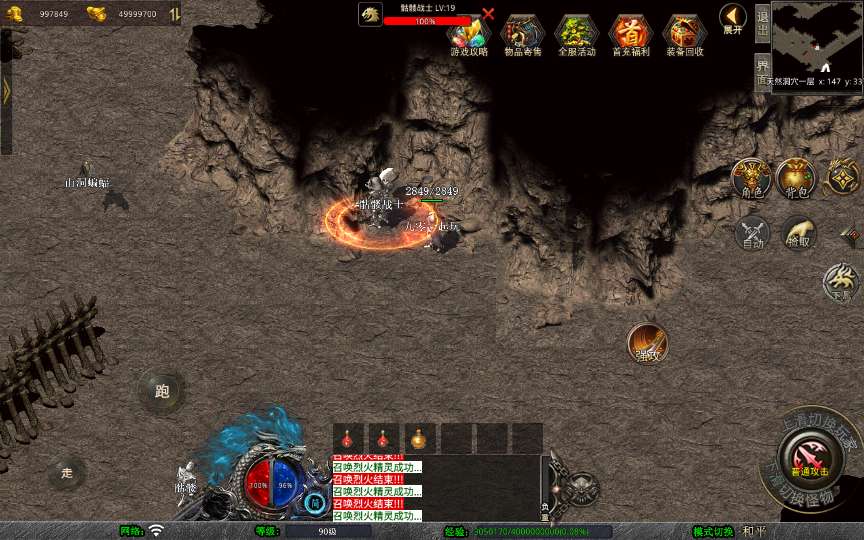The width and height of the screenshot is (864, 540).
Task: Open the 物品寄售 consignment shop
Action: pos(521,34)
